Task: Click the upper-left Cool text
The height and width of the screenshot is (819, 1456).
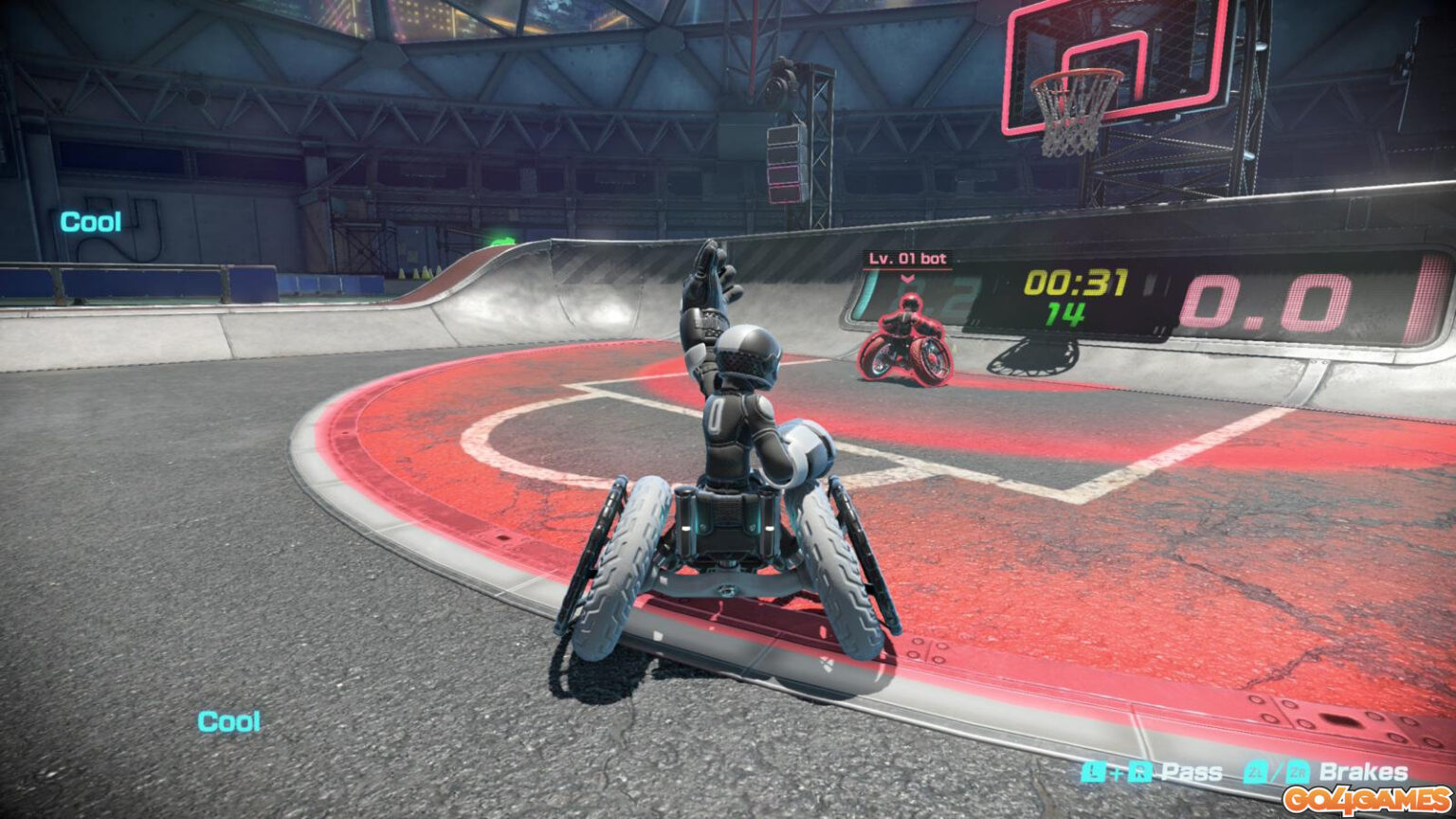Action: (x=90, y=220)
